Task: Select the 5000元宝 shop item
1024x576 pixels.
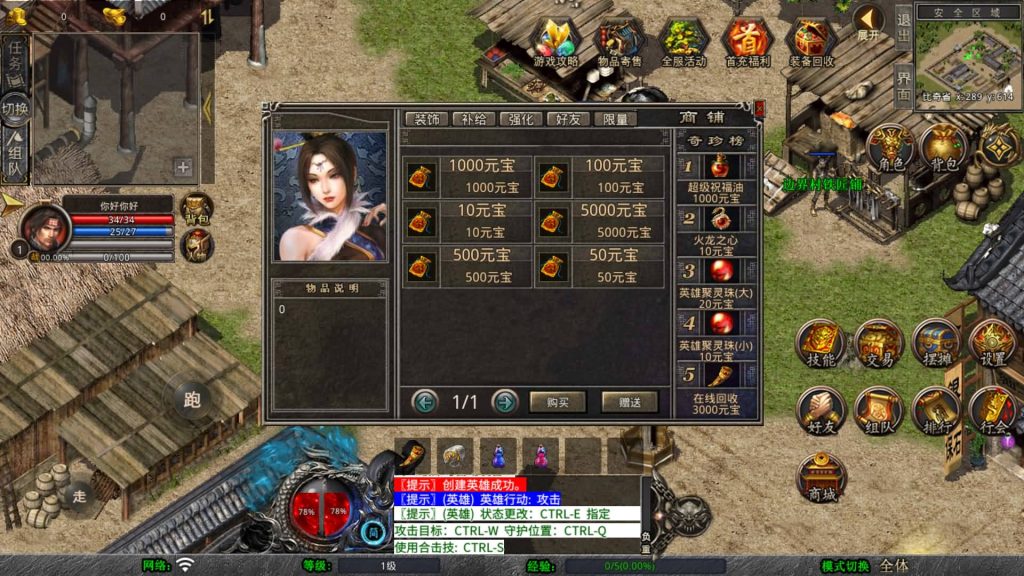Action: (599, 220)
